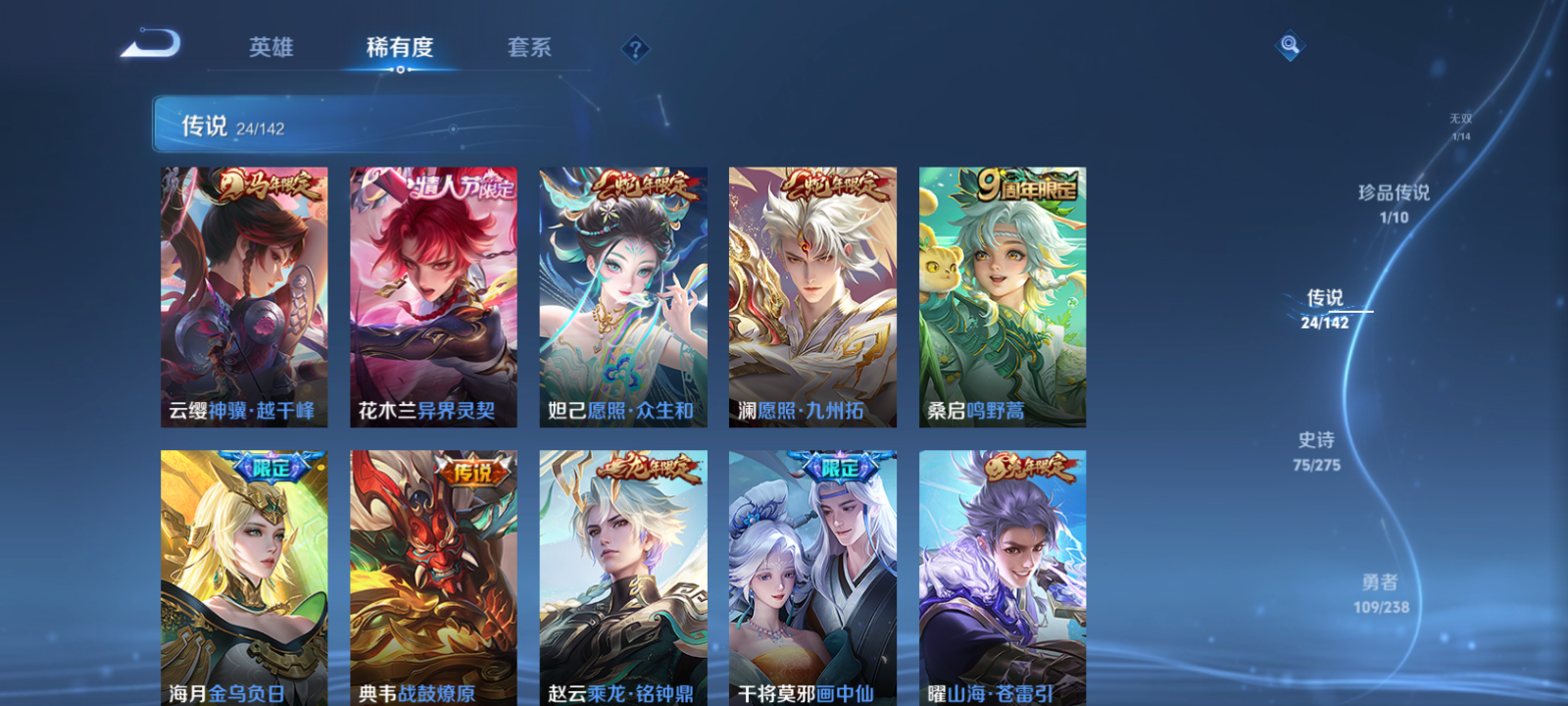Click the rarity progress curve indicator line
The image size is (1568, 706).
1353,313
